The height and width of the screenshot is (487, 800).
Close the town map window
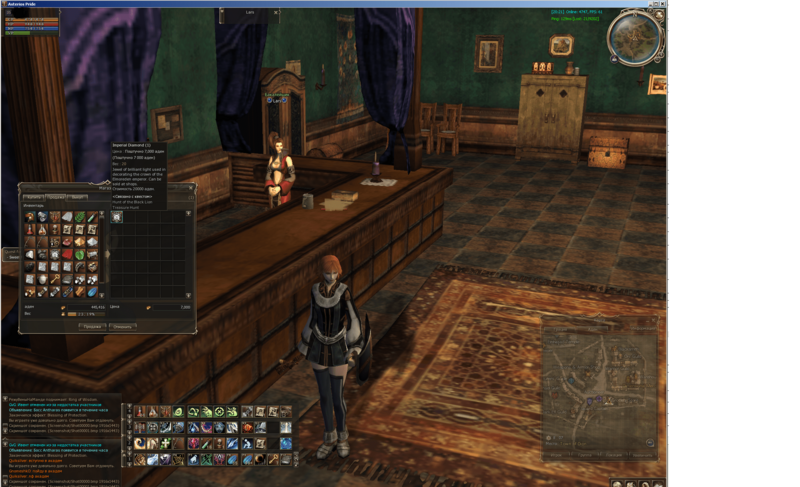pyautogui.click(x=653, y=319)
